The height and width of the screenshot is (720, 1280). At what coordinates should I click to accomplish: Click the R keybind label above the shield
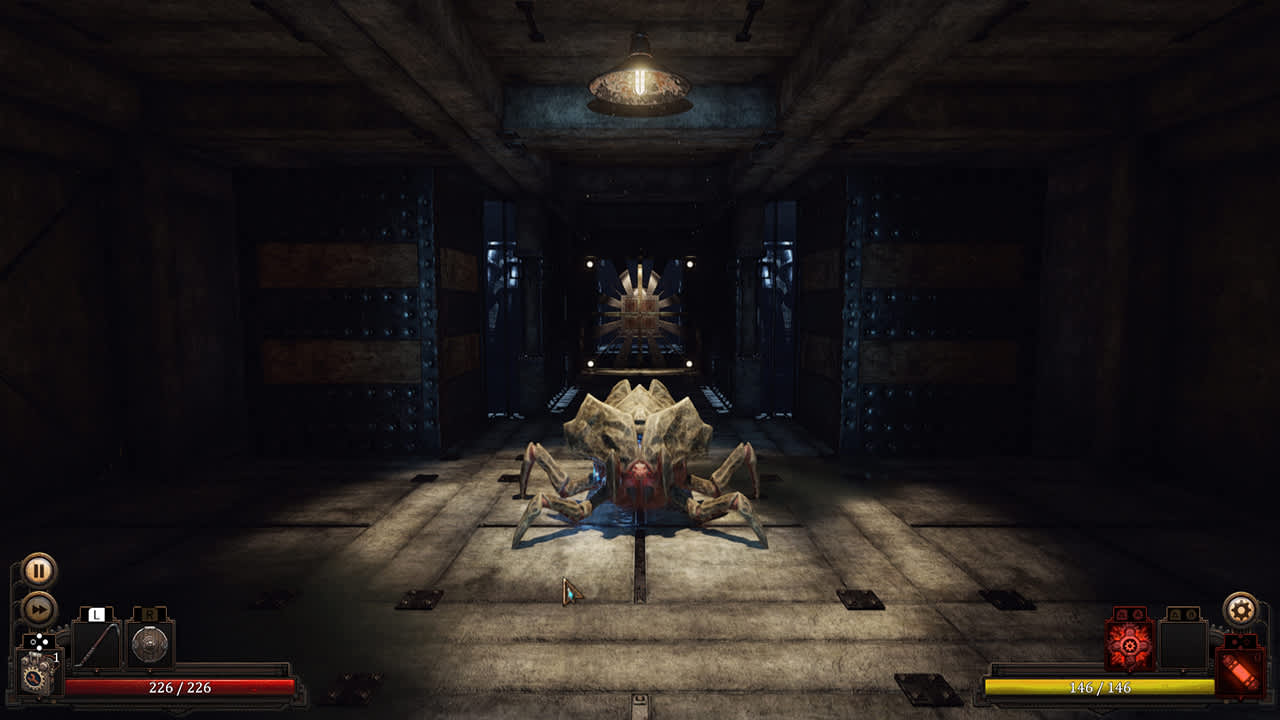point(150,614)
